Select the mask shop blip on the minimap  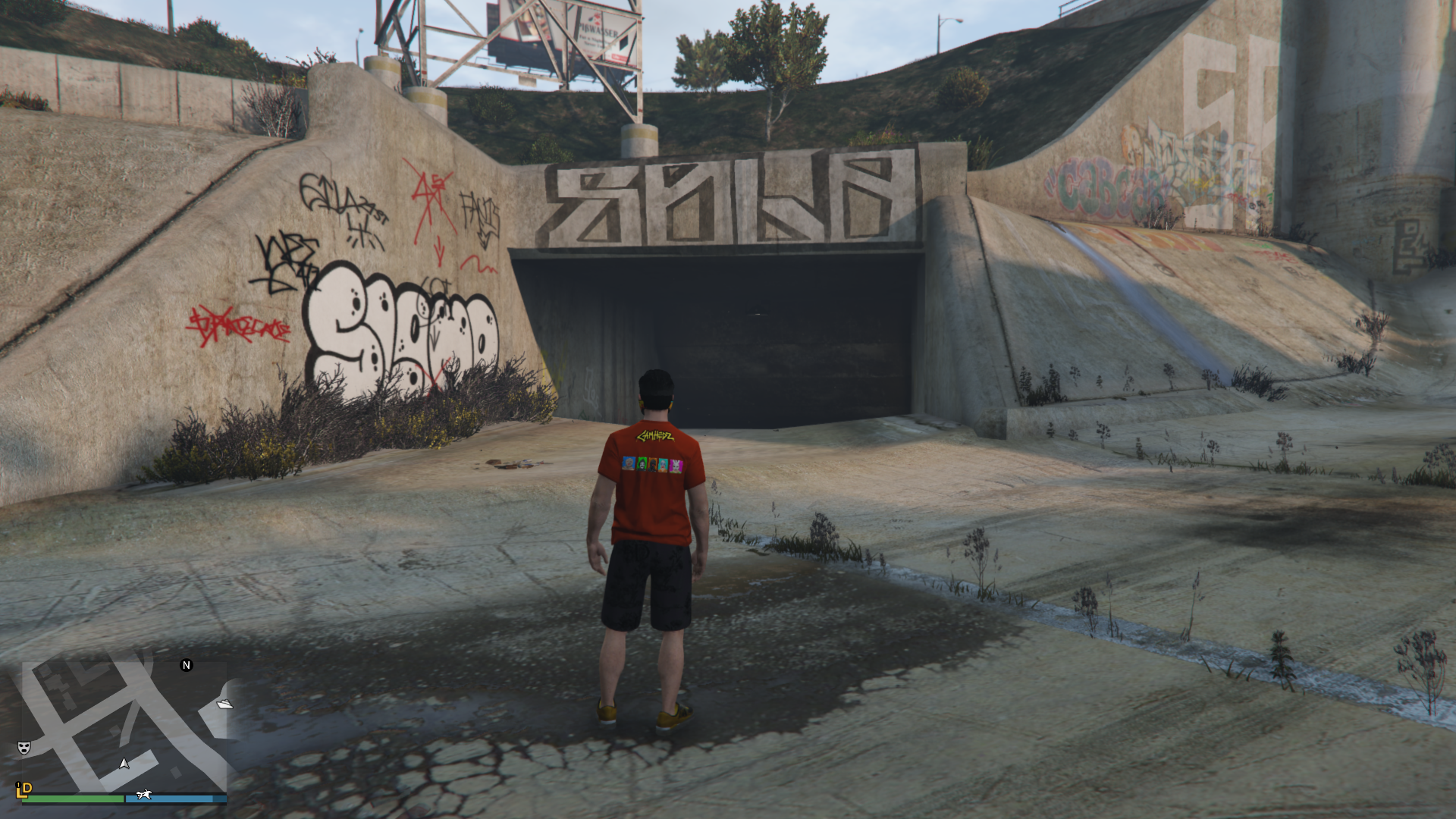(x=24, y=748)
